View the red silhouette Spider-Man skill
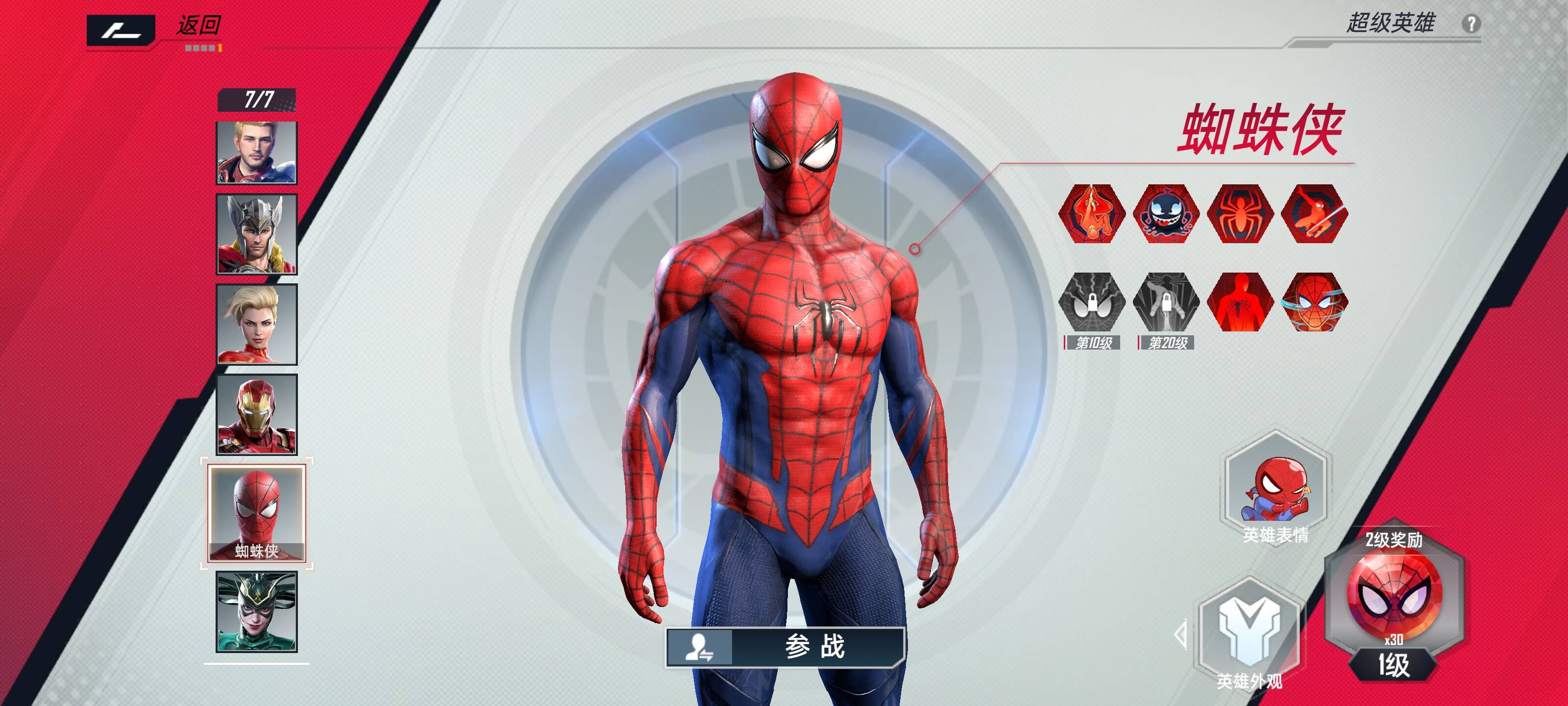 pyautogui.click(x=1241, y=302)
